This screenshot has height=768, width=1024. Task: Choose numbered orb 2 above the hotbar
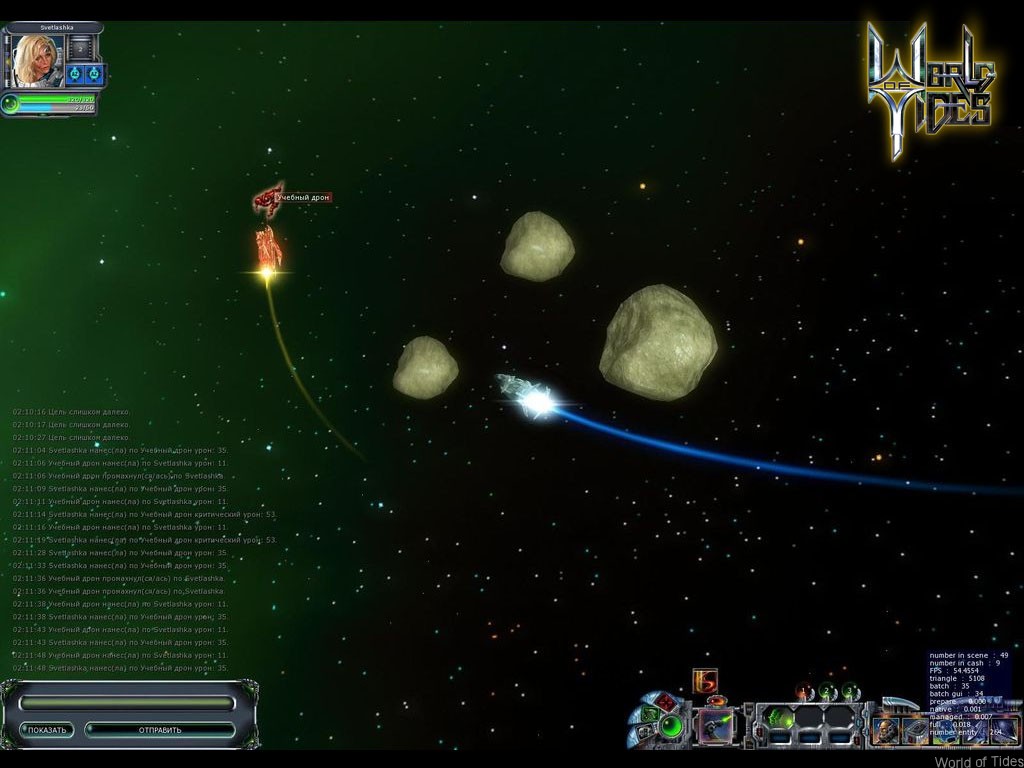click(x=827, y=691)
